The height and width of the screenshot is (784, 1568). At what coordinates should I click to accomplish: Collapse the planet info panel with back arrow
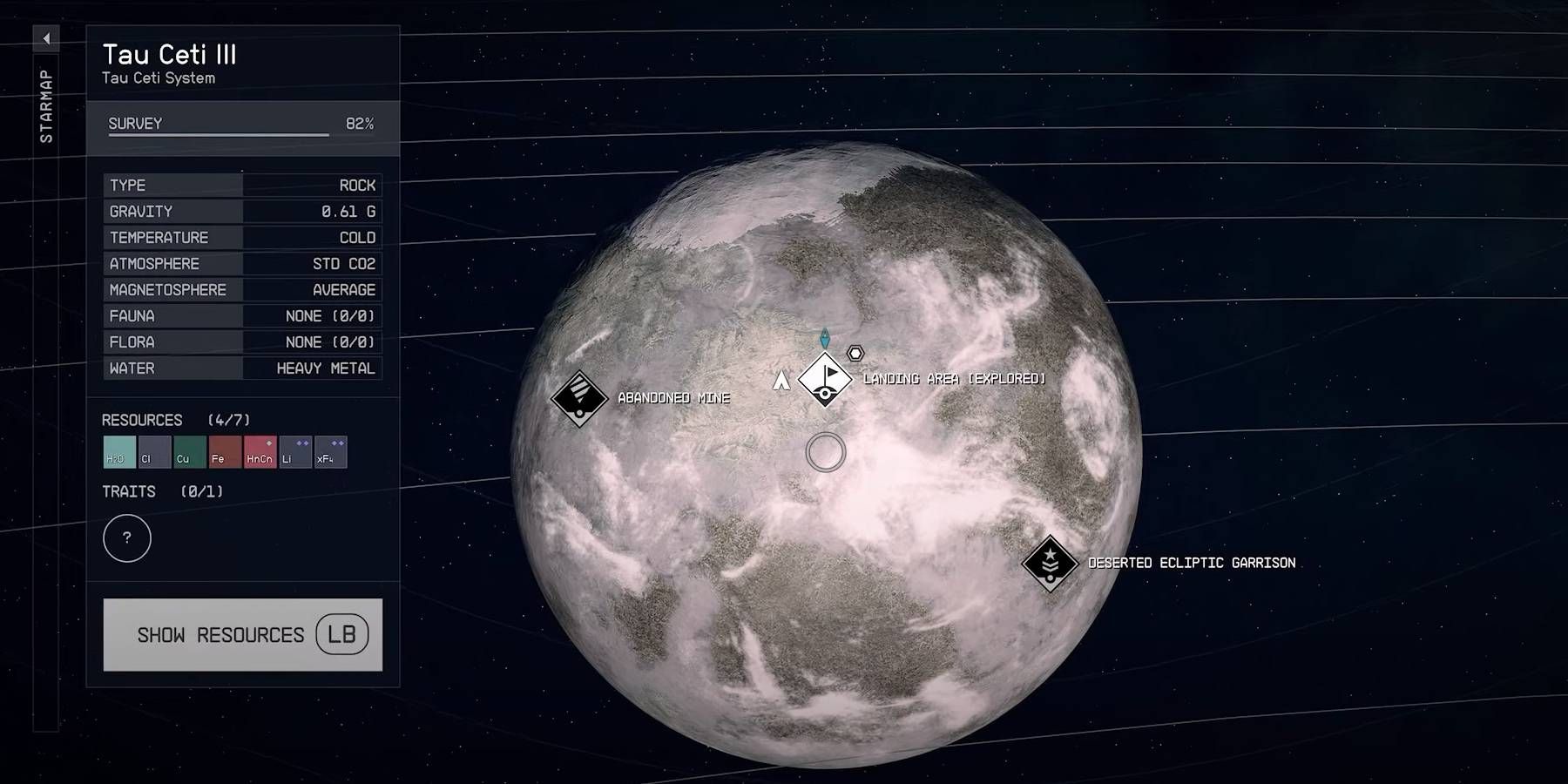(x=45, y=38)
